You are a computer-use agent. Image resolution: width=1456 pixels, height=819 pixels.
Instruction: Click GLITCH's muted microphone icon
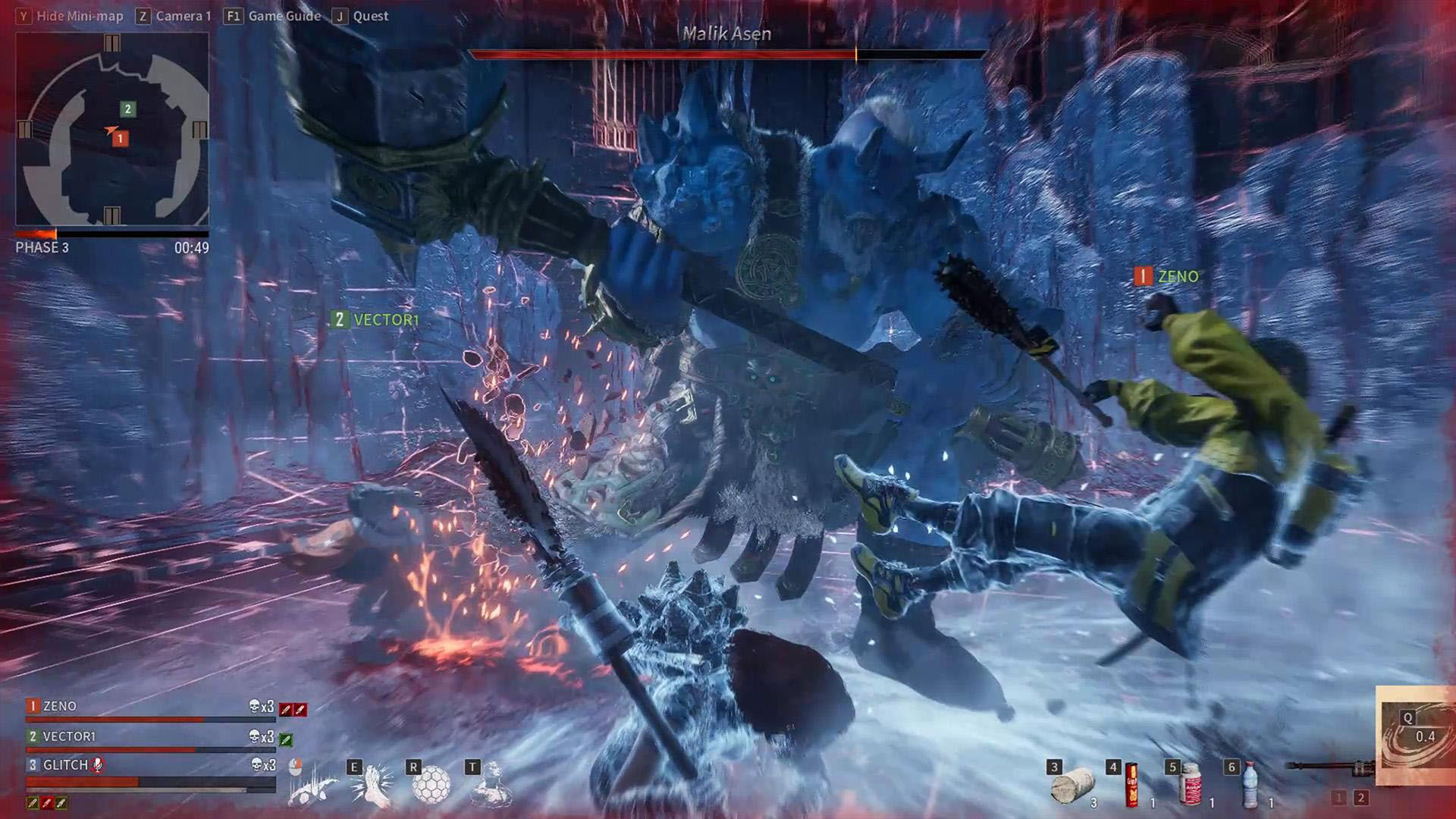97,765
